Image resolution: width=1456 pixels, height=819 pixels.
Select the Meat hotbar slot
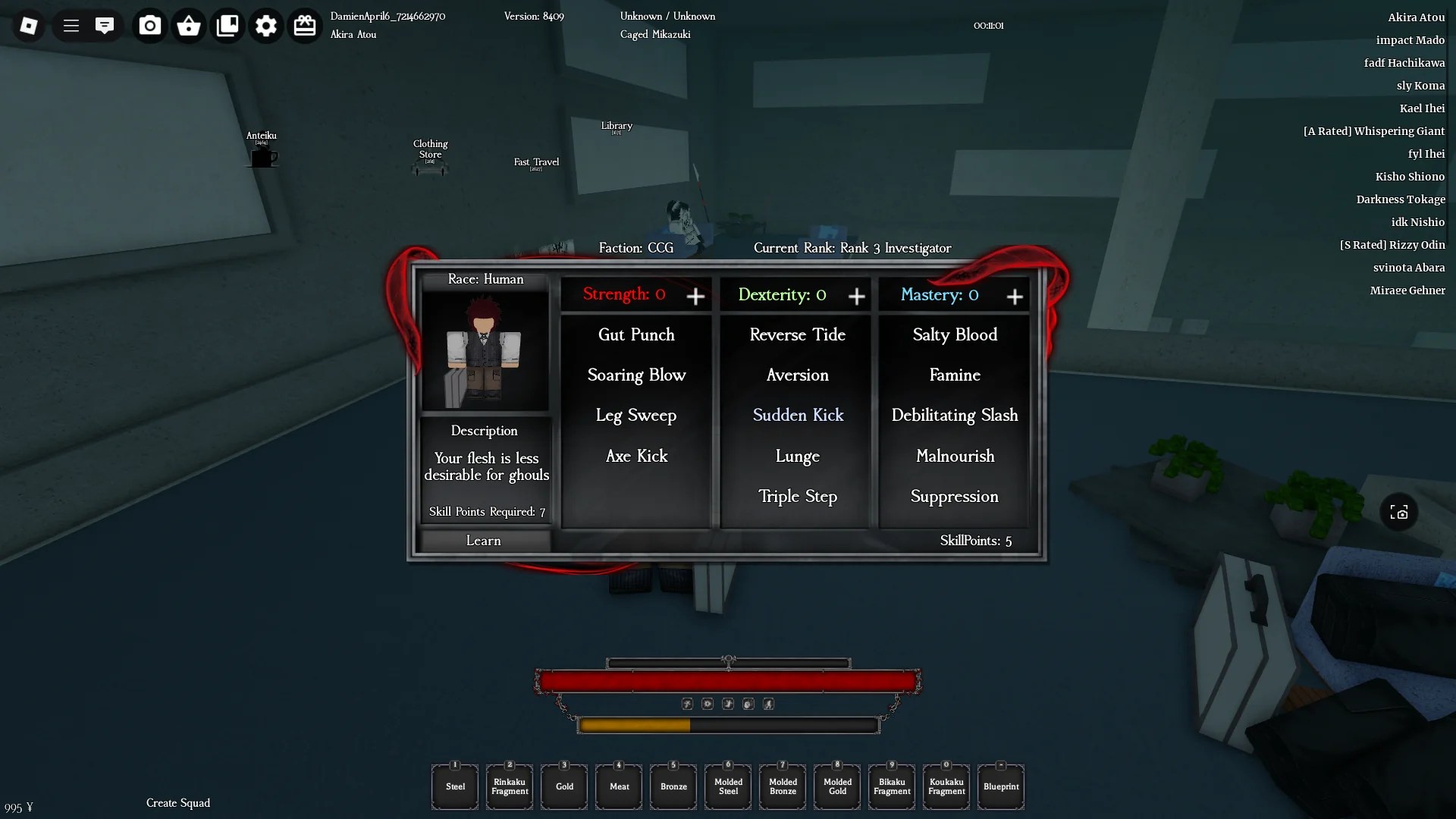click(x=618, y=786)
